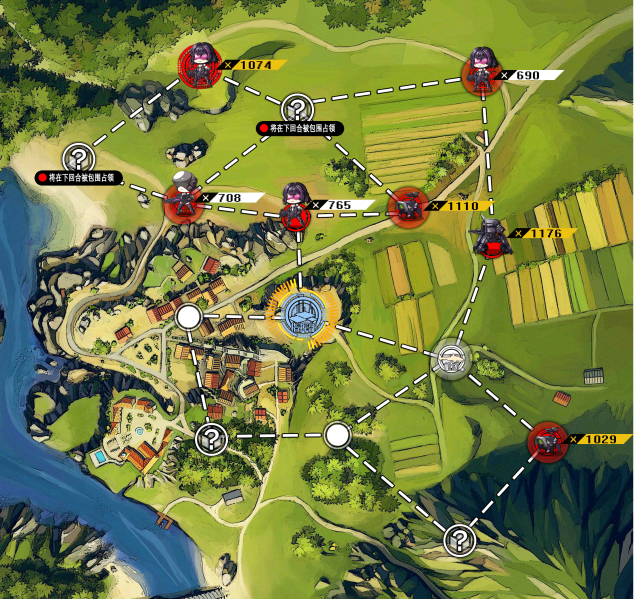Choose the square-framed question-mark node in the village
The image size is (634, 599).
pos(210,437)
